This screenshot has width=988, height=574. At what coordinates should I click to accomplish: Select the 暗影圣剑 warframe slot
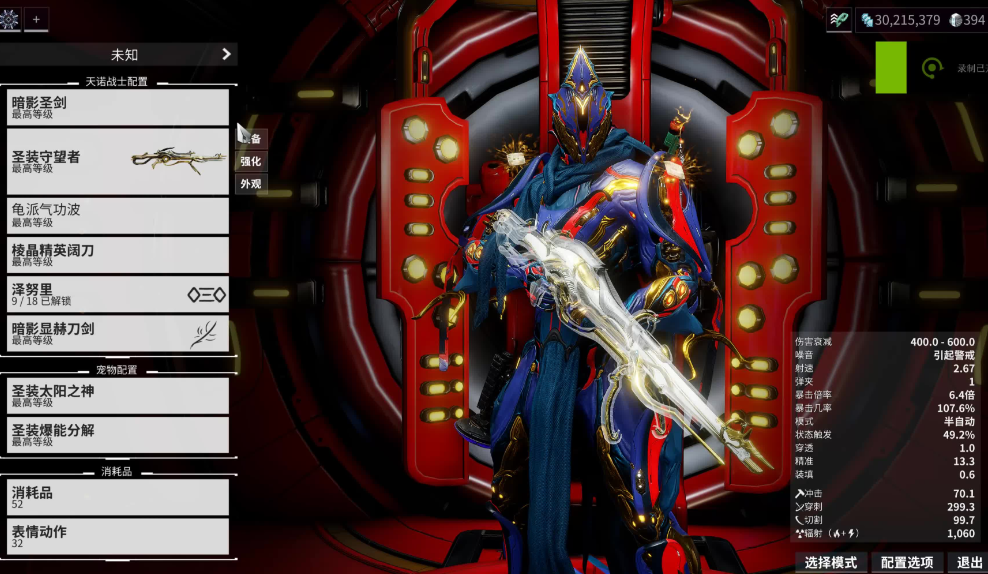(118, 107)
